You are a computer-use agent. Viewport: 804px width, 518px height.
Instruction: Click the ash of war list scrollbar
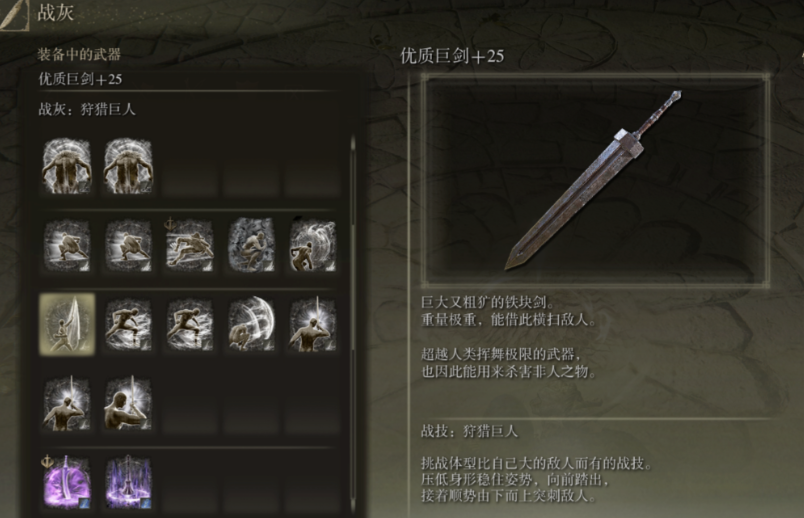tap(352, 240)
